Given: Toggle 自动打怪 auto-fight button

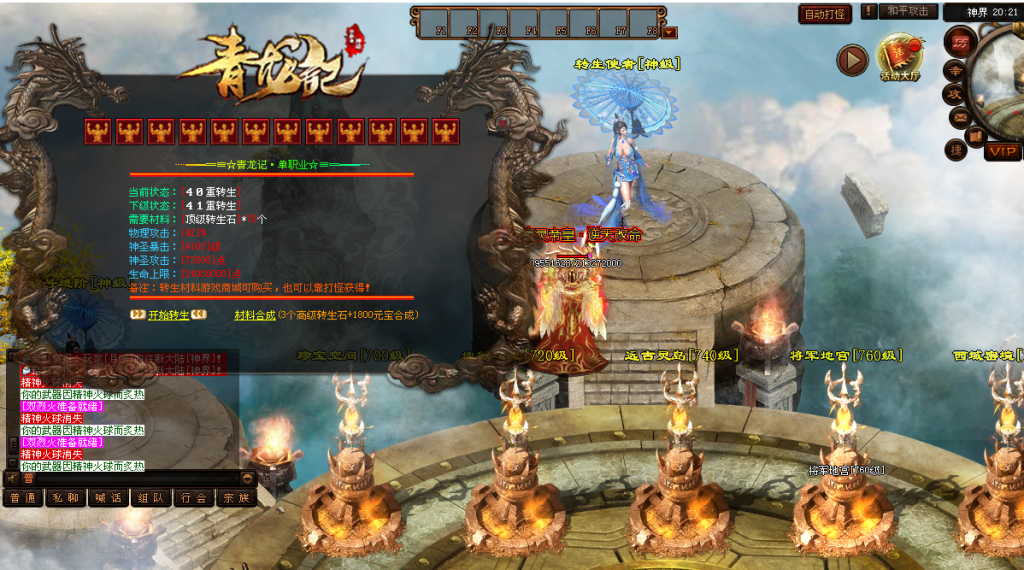Looking at the screenshot, I should (825, 14).
